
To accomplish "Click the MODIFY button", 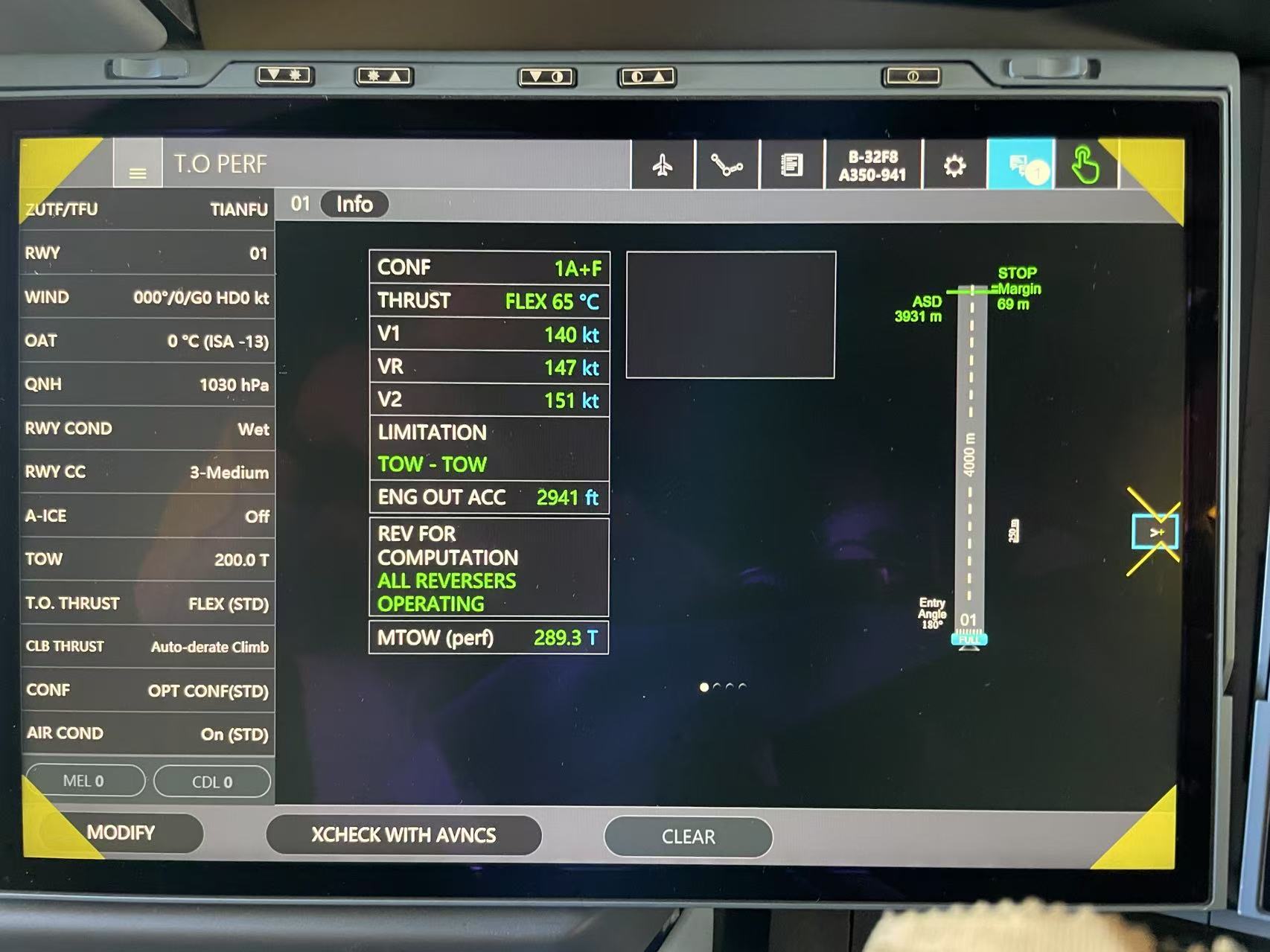I will coord(121,832).
